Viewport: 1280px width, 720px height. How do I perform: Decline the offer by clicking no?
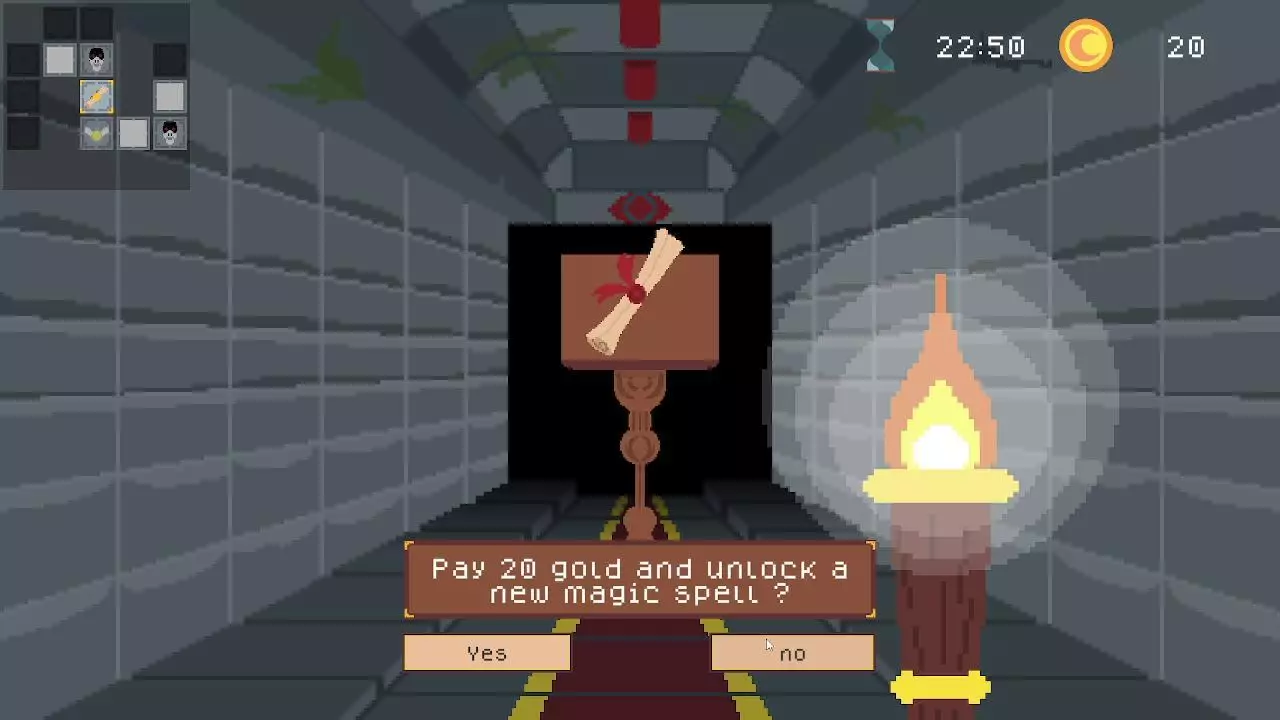point(792,652)
